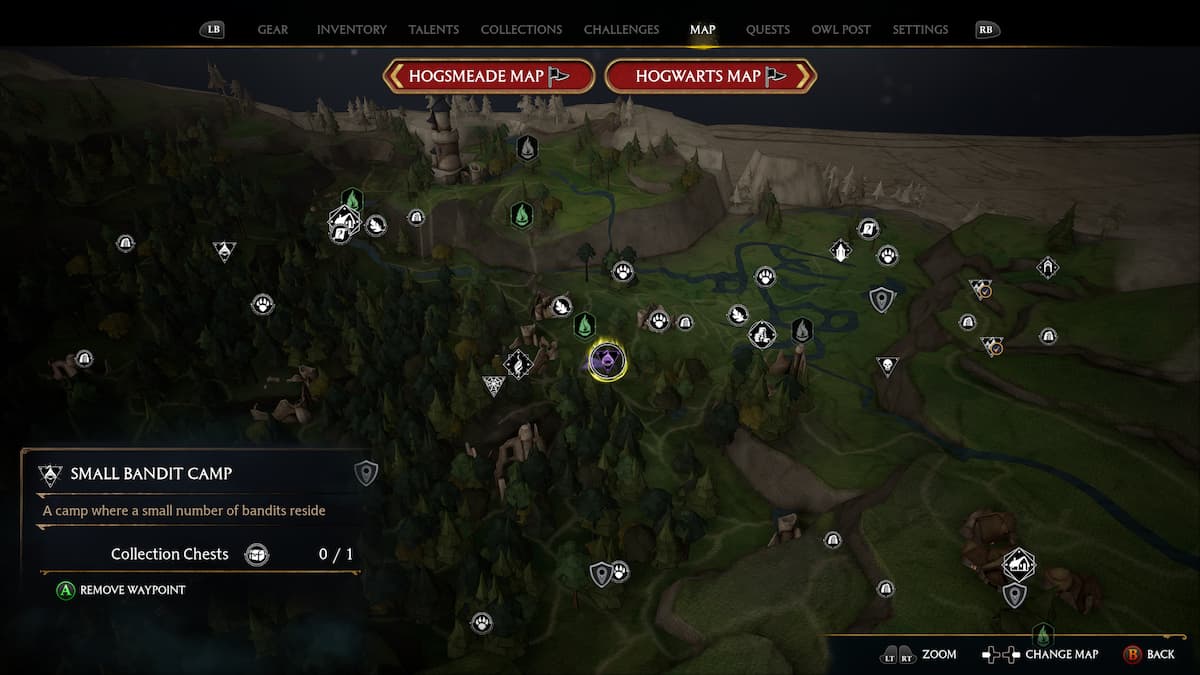Select the Talents tab
The width and height of the screenshot is (1200, 675).
click(x=434, y=30)
